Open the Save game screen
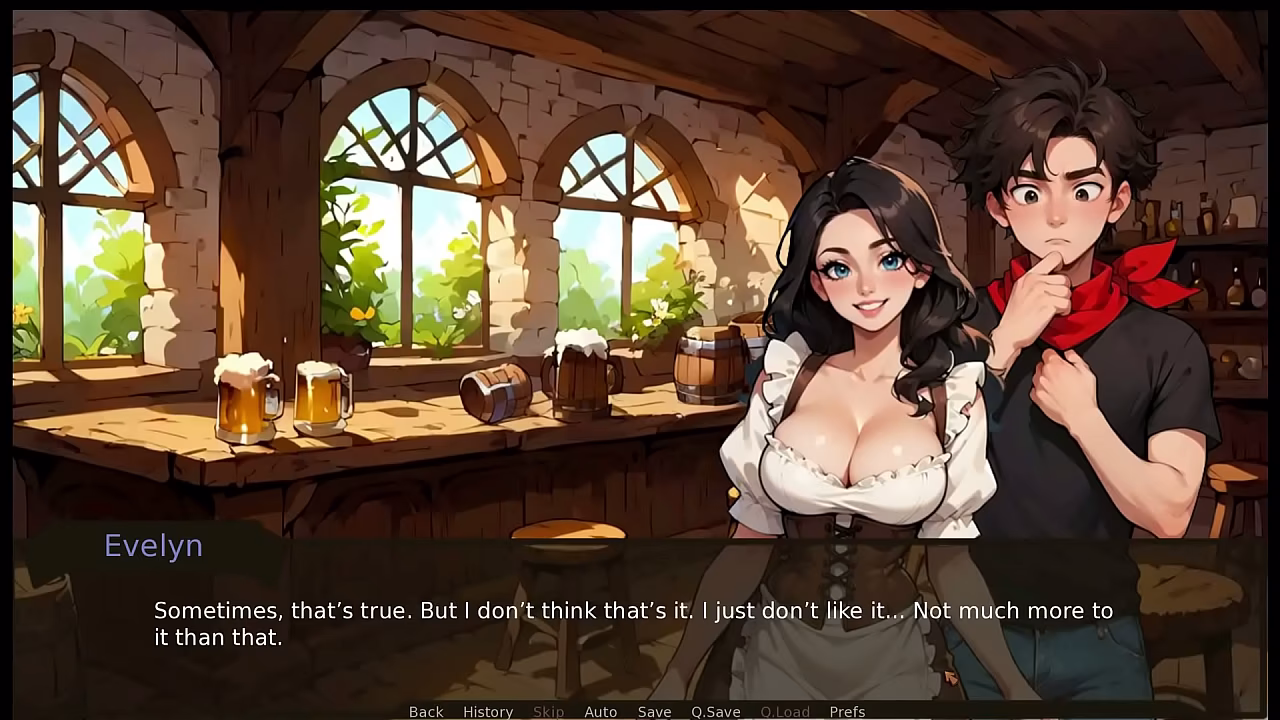Screen dimensions: 1280x720 [x=655, y=711]
